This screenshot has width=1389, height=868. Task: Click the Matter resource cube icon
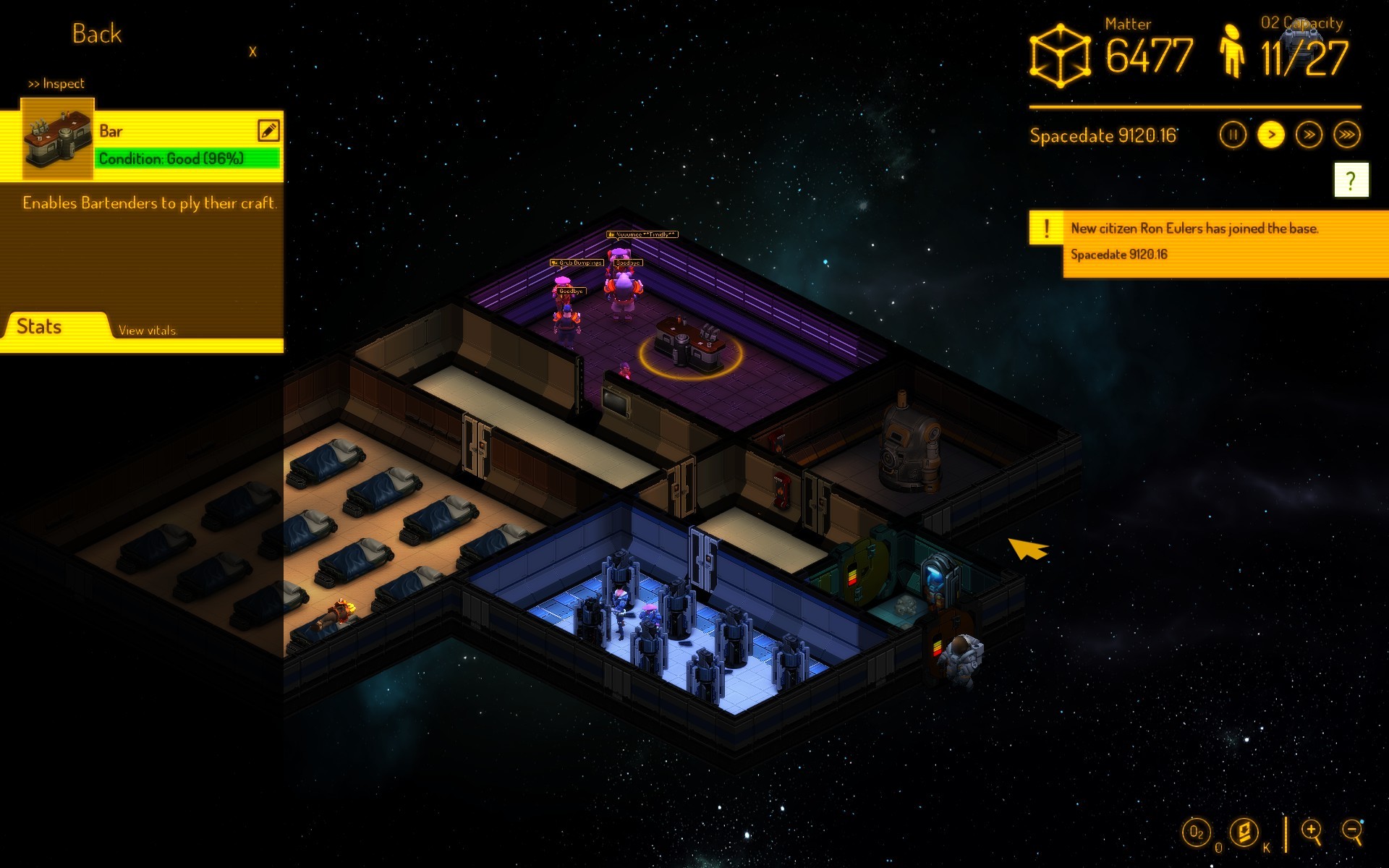point(1059,54)
